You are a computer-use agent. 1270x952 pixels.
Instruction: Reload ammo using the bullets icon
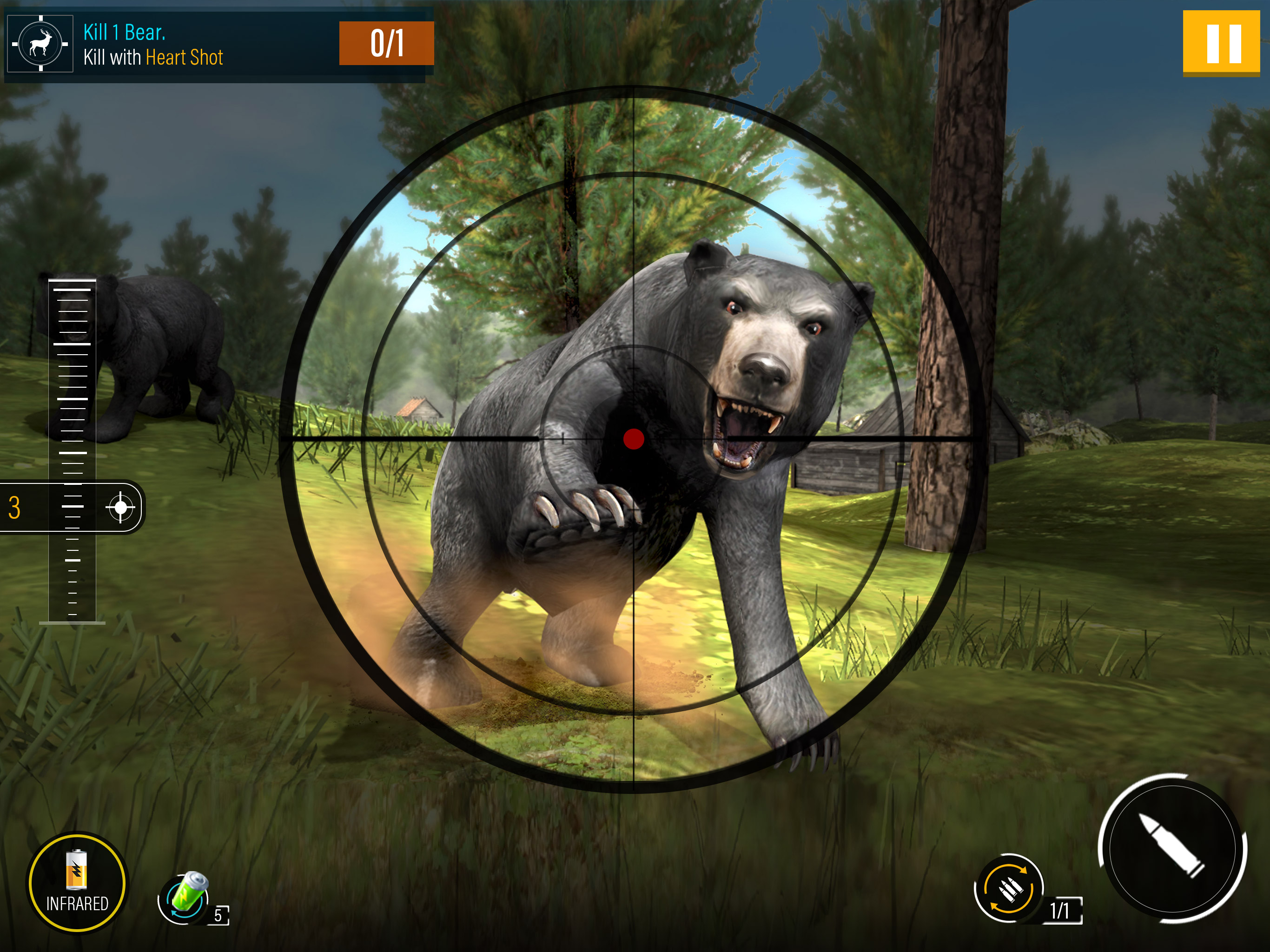(x=1009, y=888)
